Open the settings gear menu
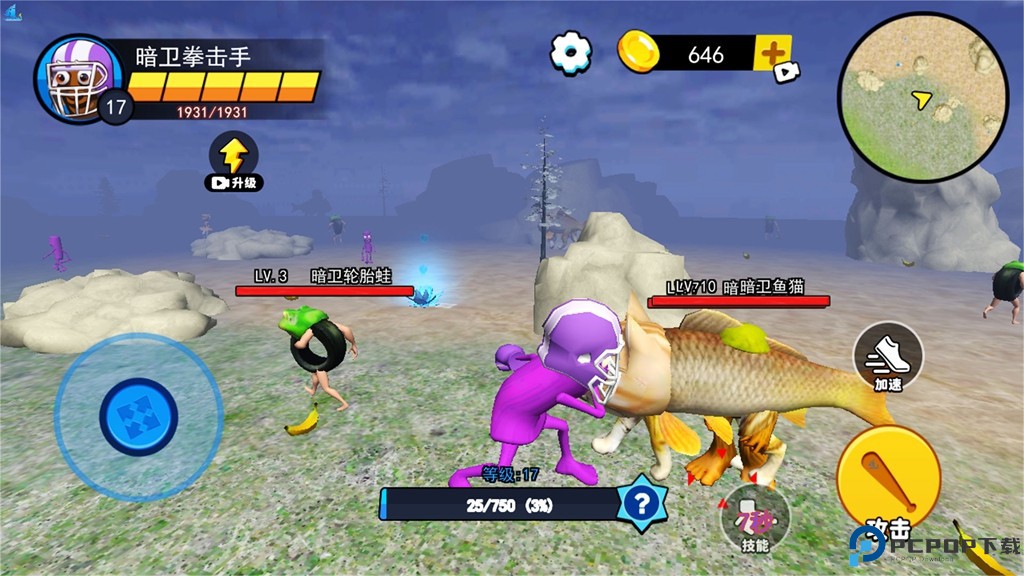The height and width of the screenshot is (576, 1024). [571, 52]
